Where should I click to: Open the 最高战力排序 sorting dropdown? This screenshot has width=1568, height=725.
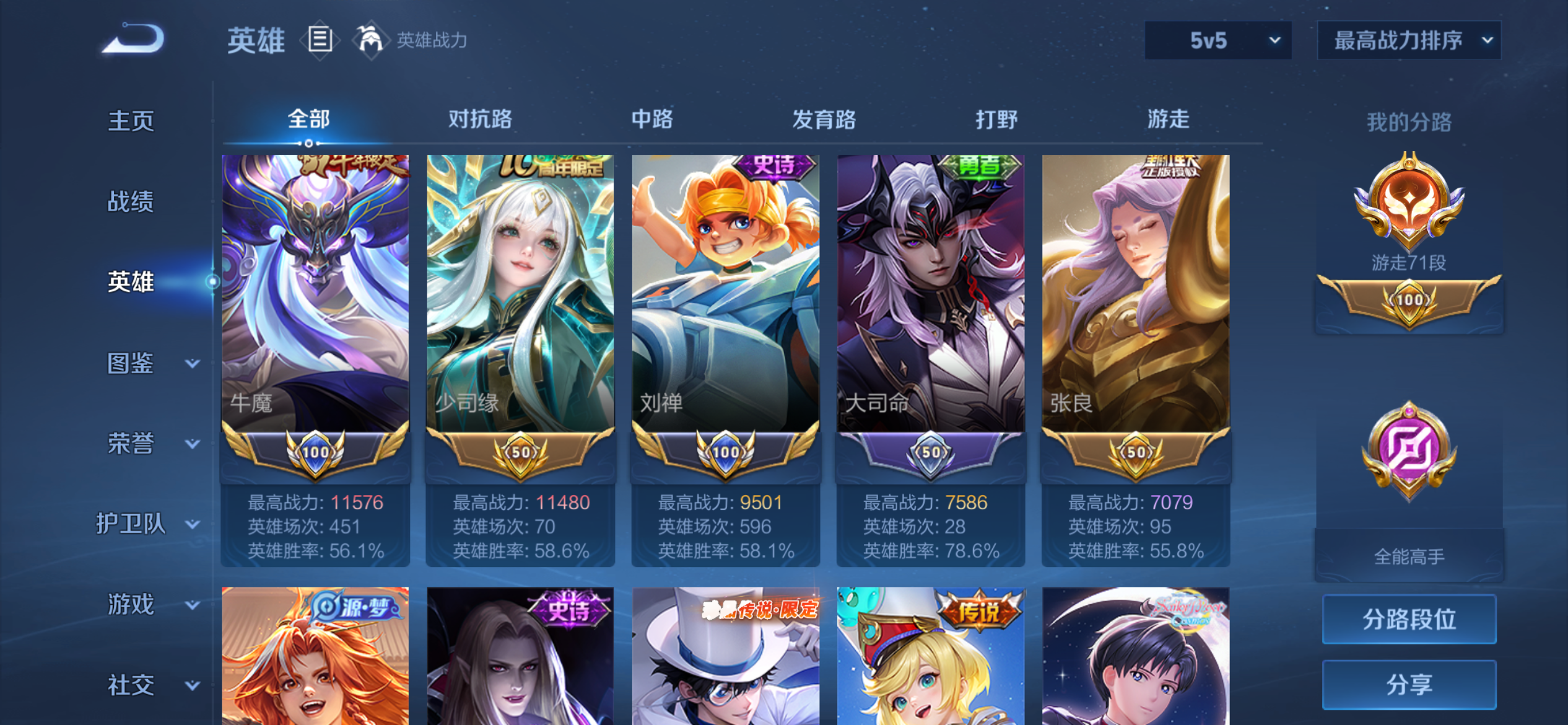pos(1409,41)
